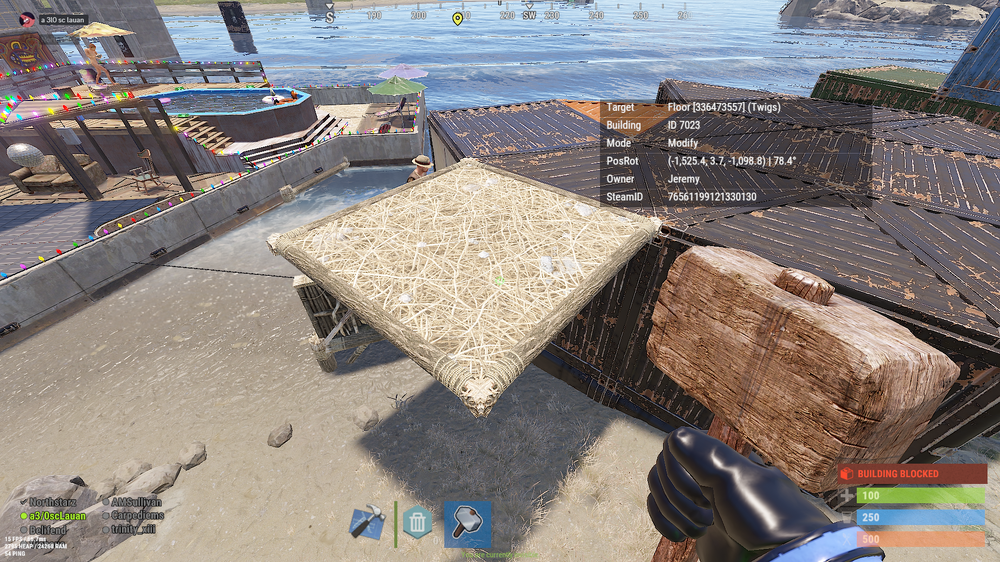Select AMSullivan from the team list
This screenshot has width=1000, height=562.
[x=136, y=502]
